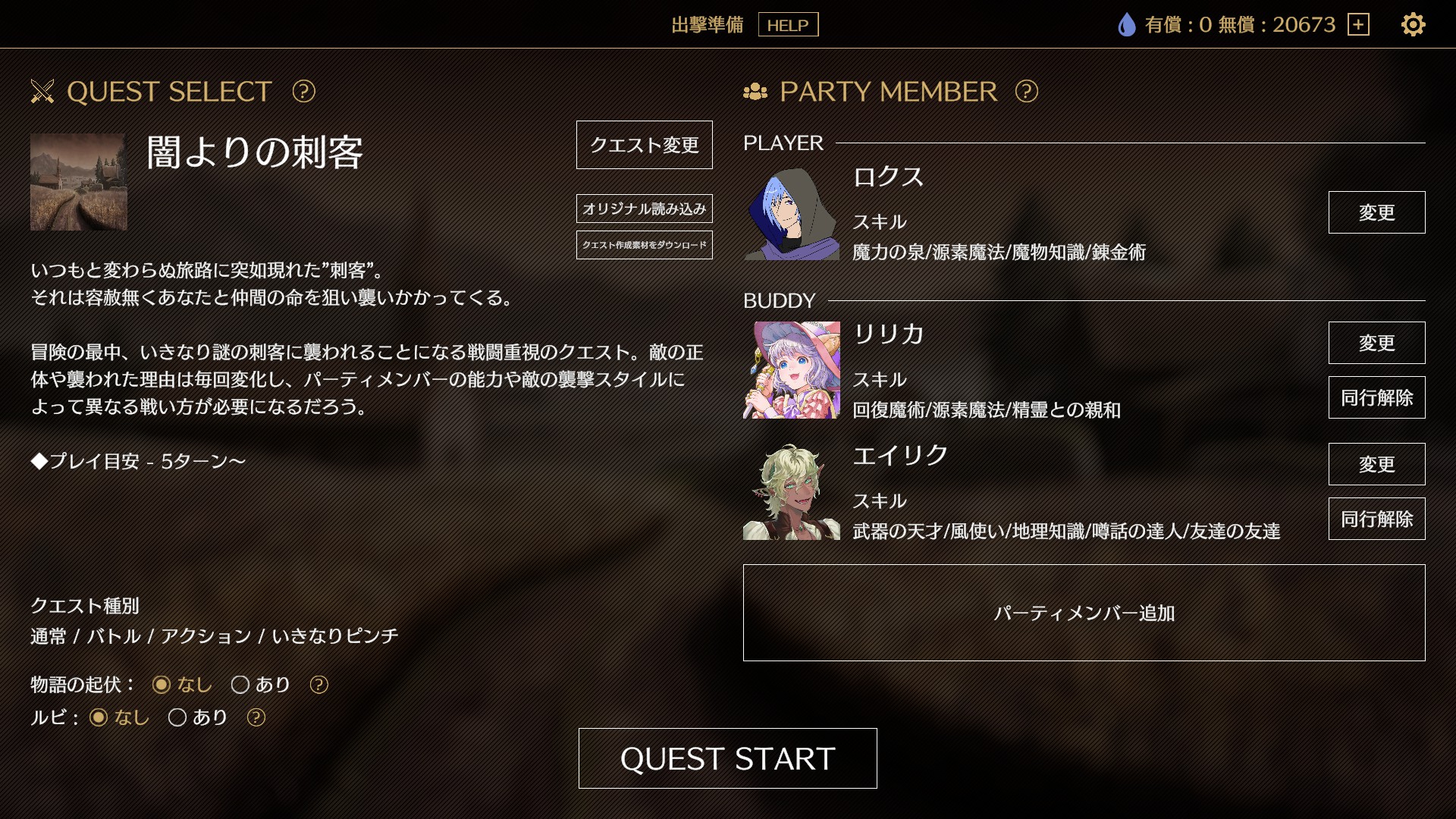Click クエスト作成素材をダウンロード link
Image resolution: width=1456 pixels, height=819 pixels.
pyautogui.click(x=643, y=245)
